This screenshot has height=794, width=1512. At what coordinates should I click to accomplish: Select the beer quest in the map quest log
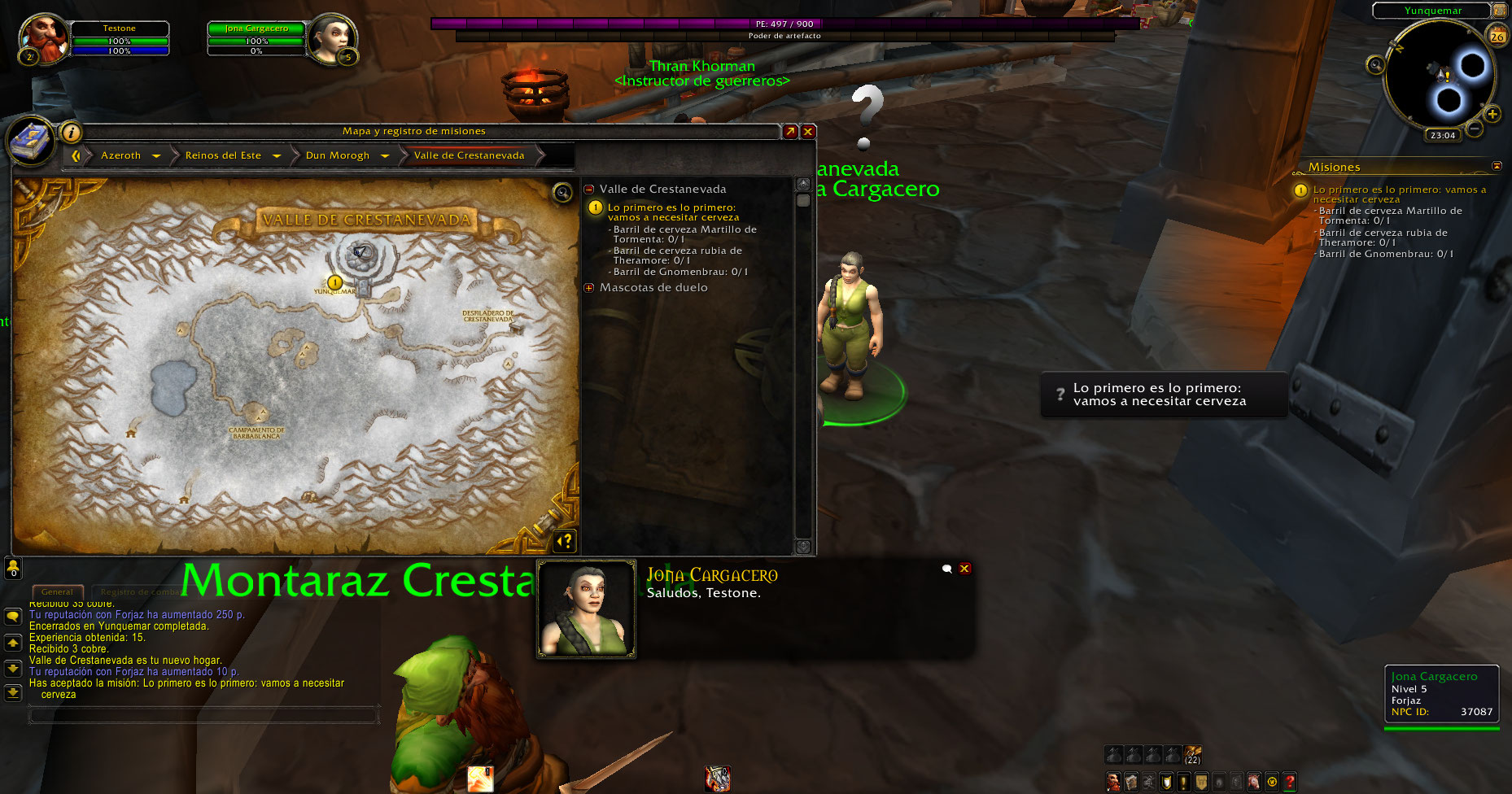click(672, 212)
